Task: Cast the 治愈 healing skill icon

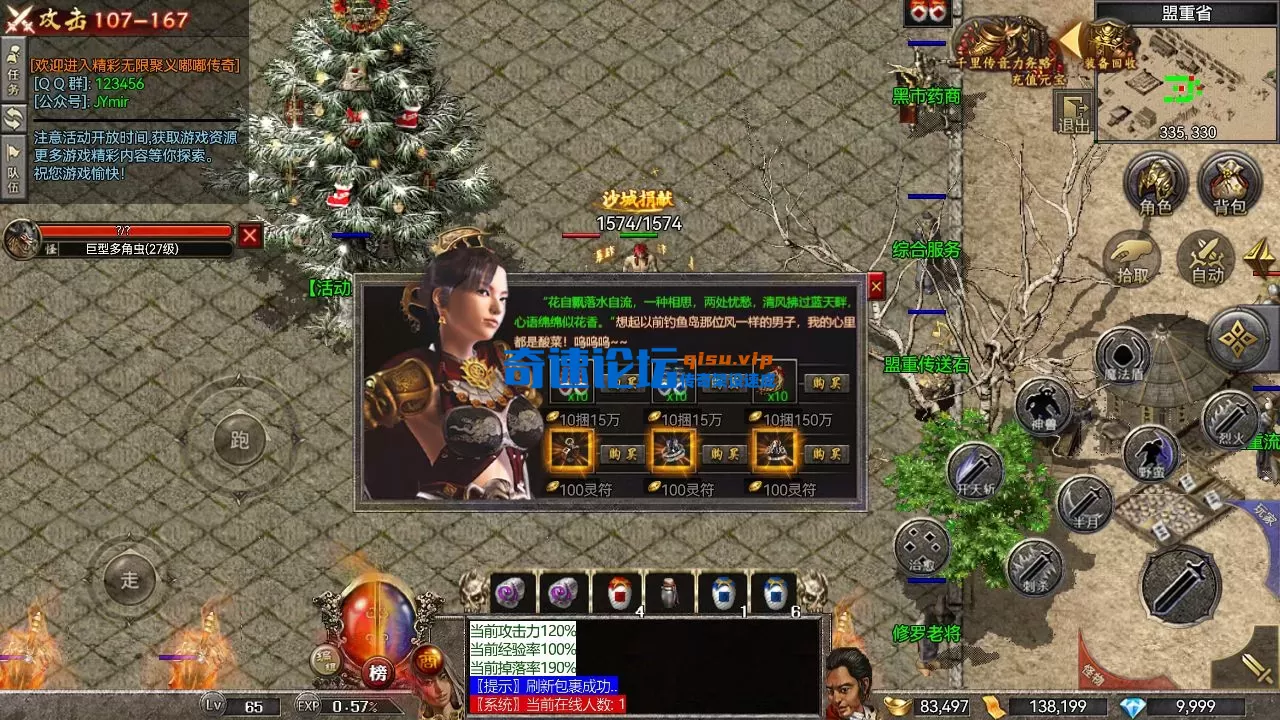Action: coord(923,548)
